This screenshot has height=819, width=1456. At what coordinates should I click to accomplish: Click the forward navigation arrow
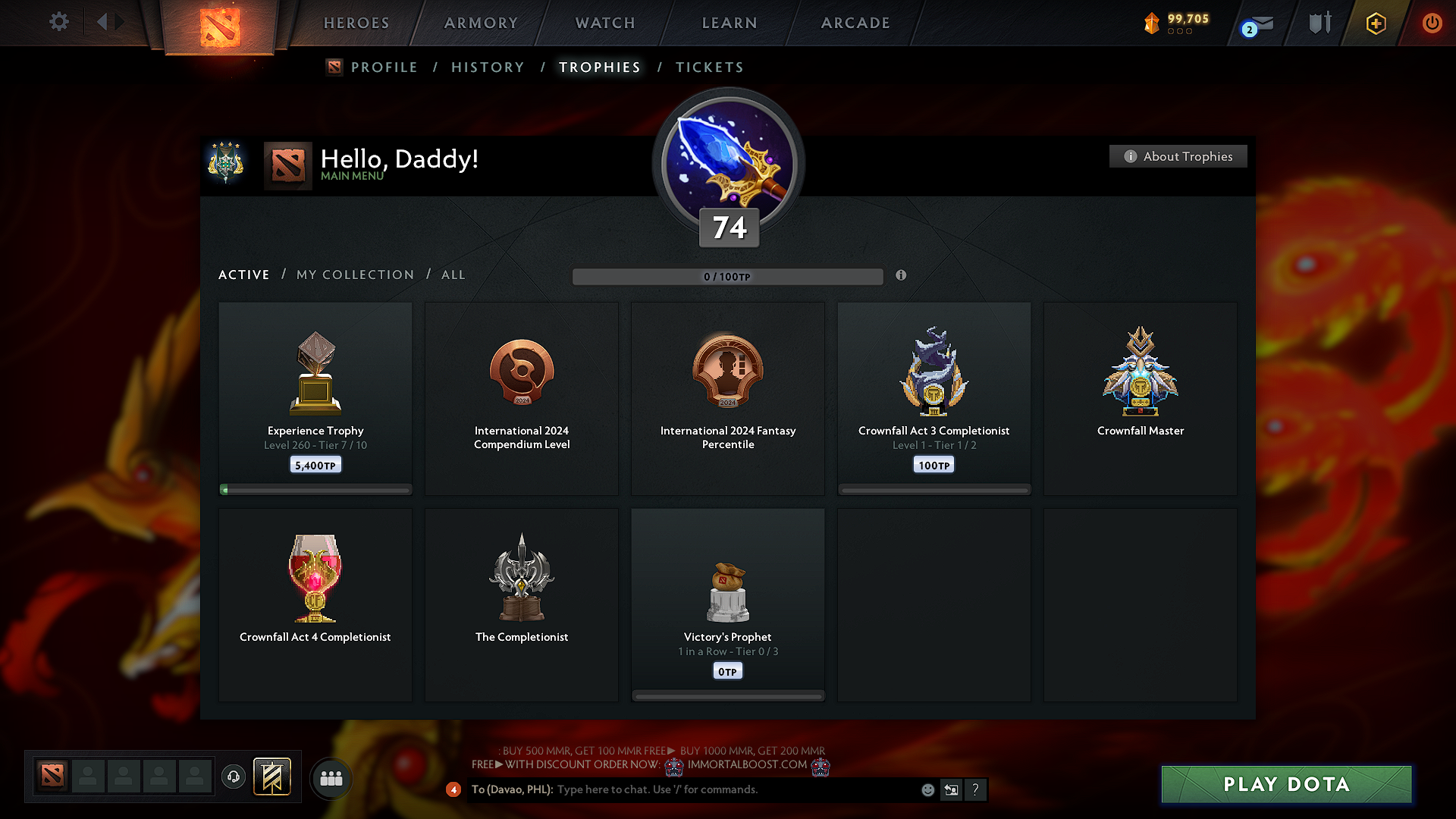(119, 22)
